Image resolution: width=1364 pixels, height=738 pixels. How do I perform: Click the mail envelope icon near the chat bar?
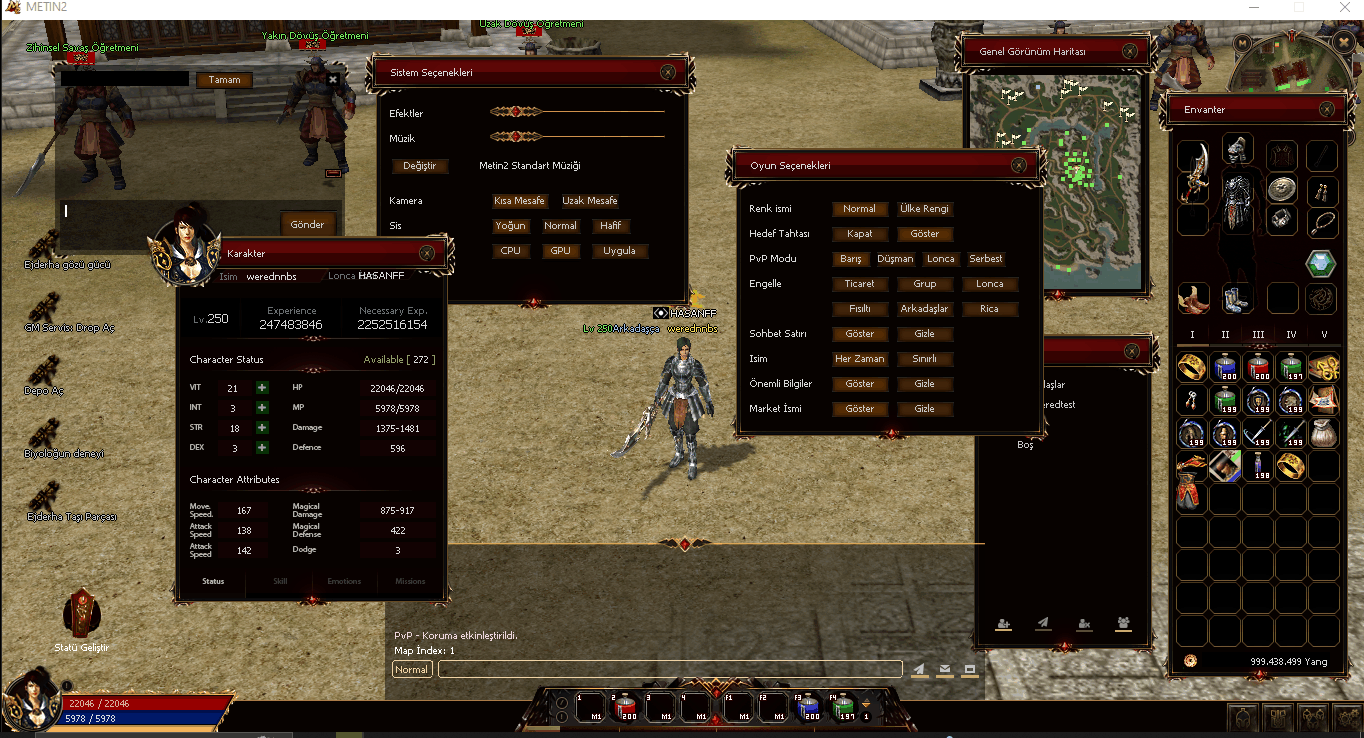[x=944, y=669]
